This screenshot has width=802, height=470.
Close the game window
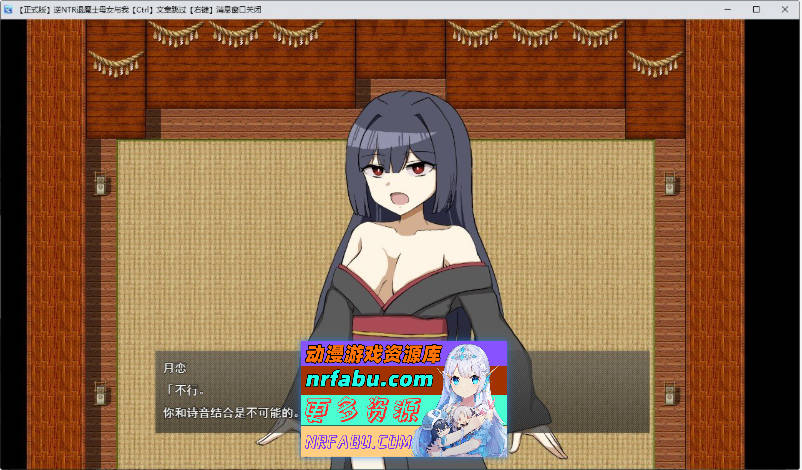click(782, 9)
